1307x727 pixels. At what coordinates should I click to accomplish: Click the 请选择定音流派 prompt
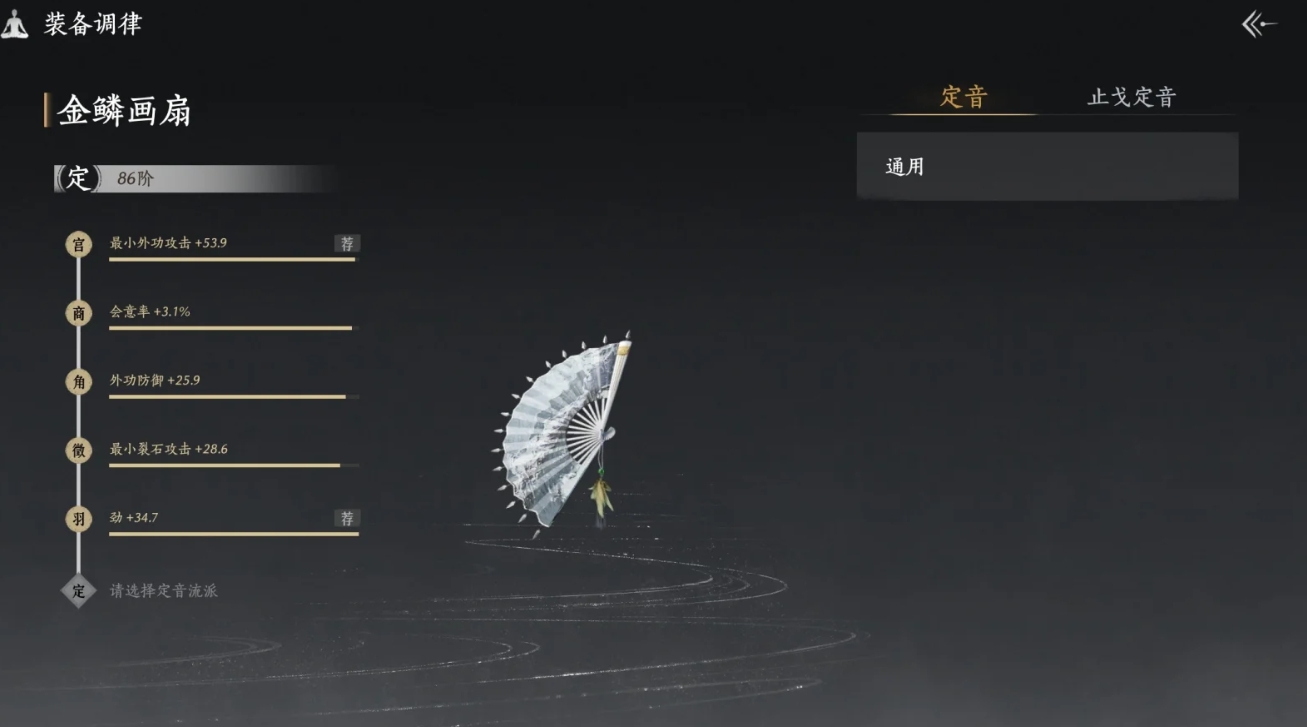point(163,591)
